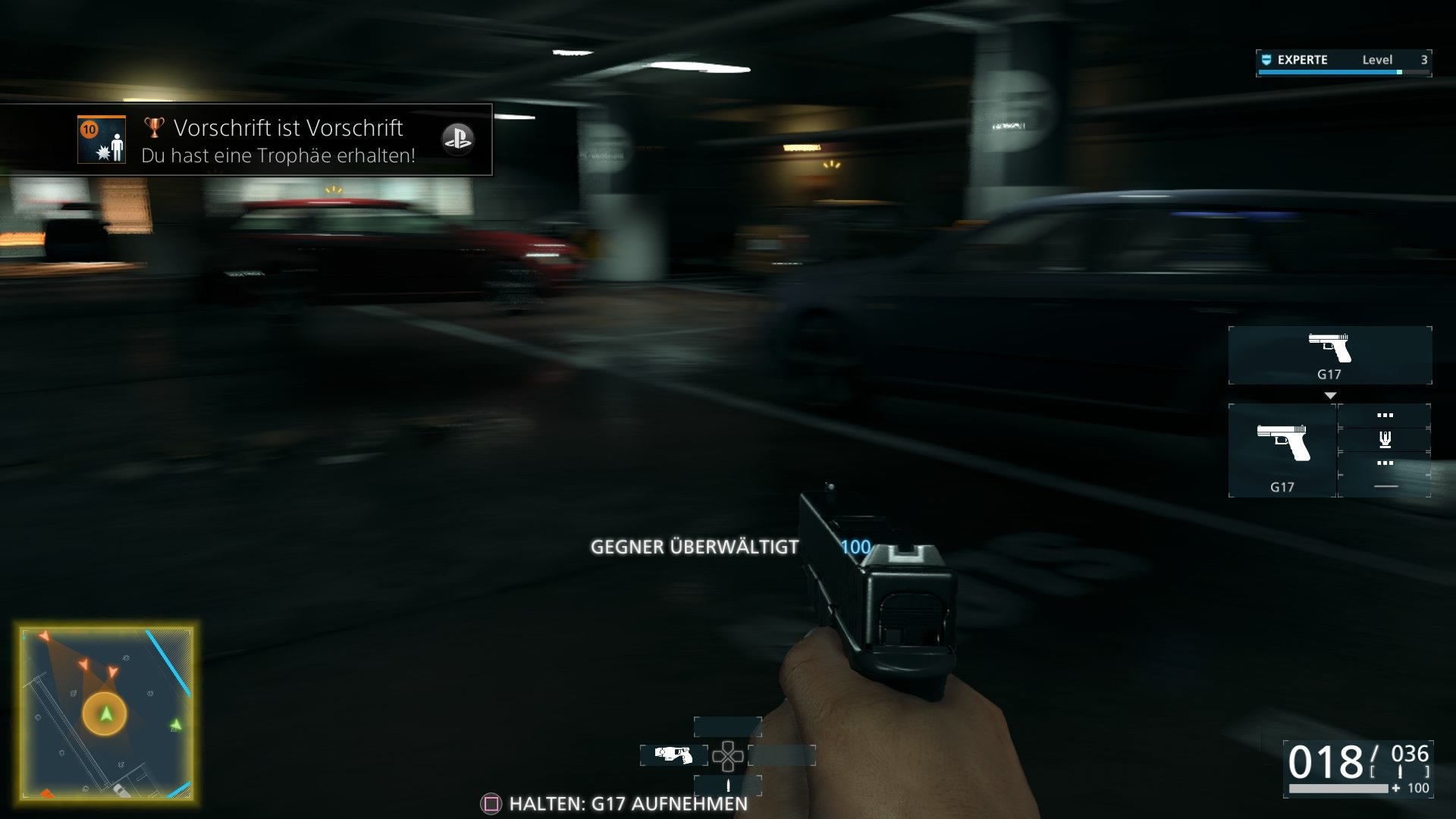
Task: Click the top three-dot attachment slot icon
Action: coord(1385,415)
